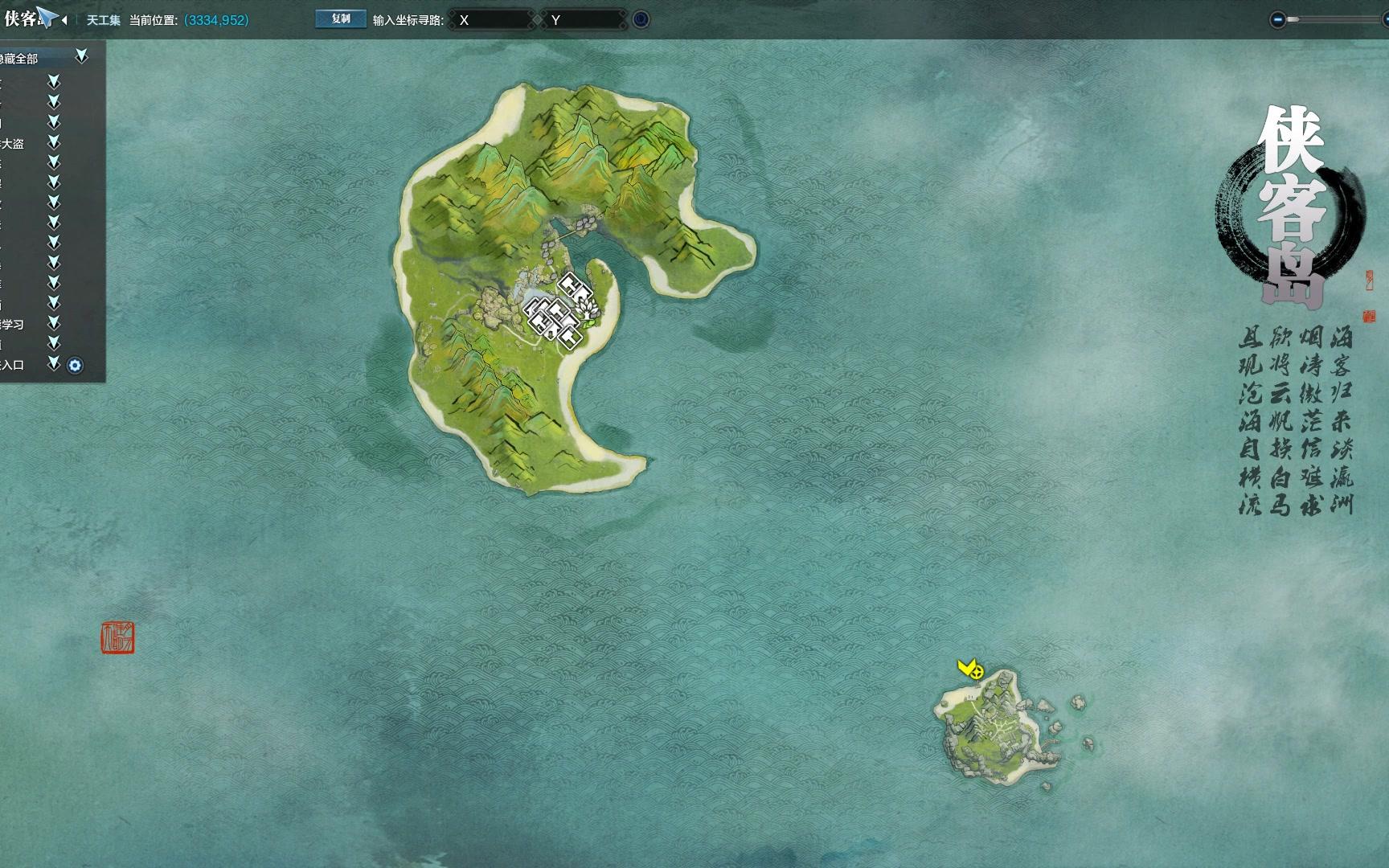Open map filter settings gear icon
Screen dimensions: 1389x868
(x=75, y=366)
